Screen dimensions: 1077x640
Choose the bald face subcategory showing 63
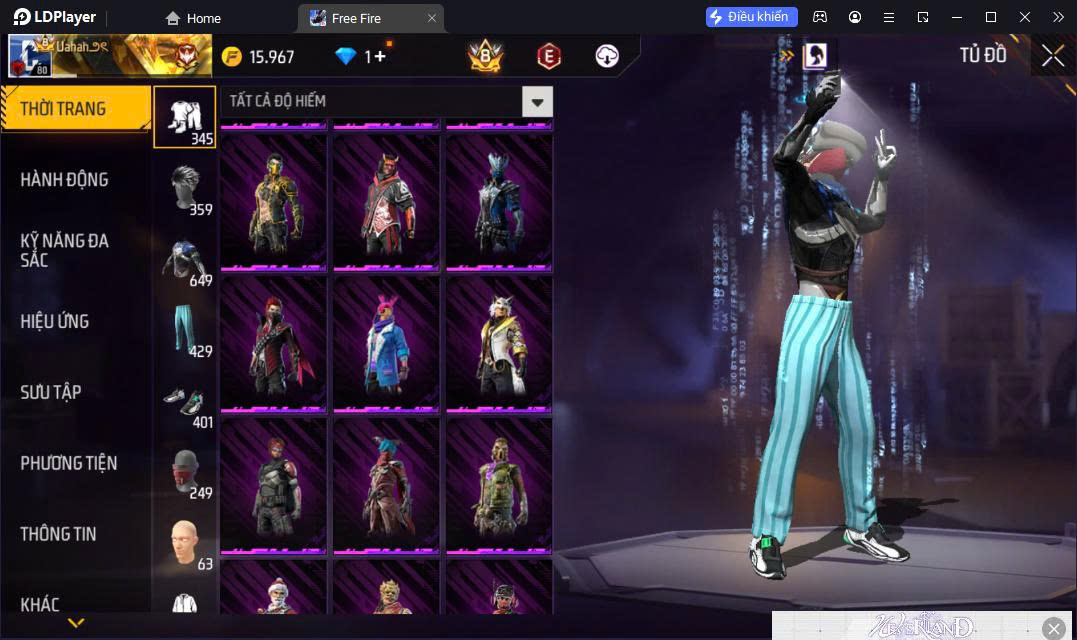185,543
